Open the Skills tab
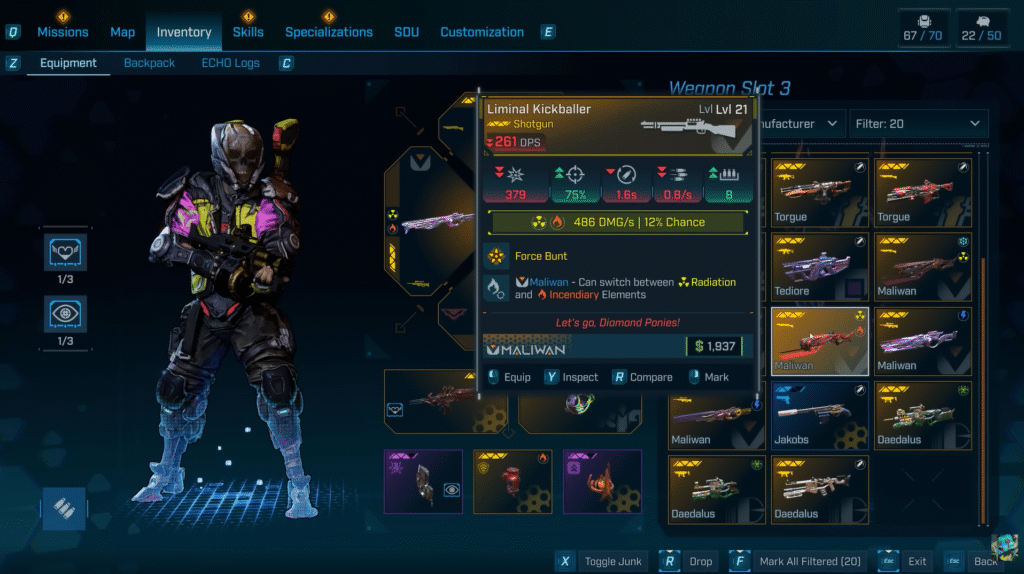The height and width of the screenshot is (574, 1024). [x=248, y=32]
